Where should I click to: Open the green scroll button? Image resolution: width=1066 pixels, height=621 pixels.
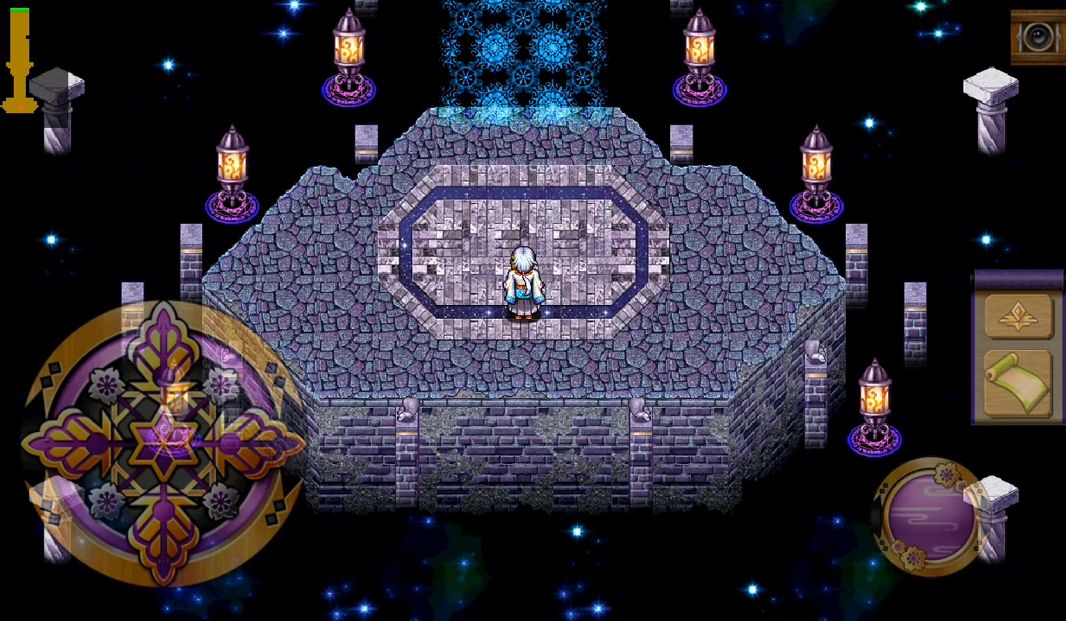(1019, 383)
